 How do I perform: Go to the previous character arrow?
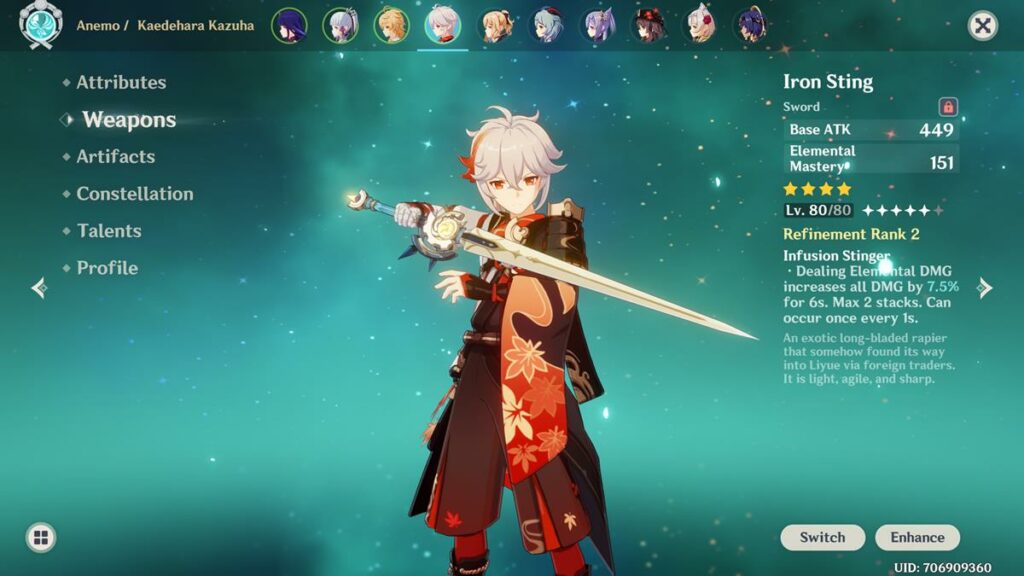pos(39,288)
